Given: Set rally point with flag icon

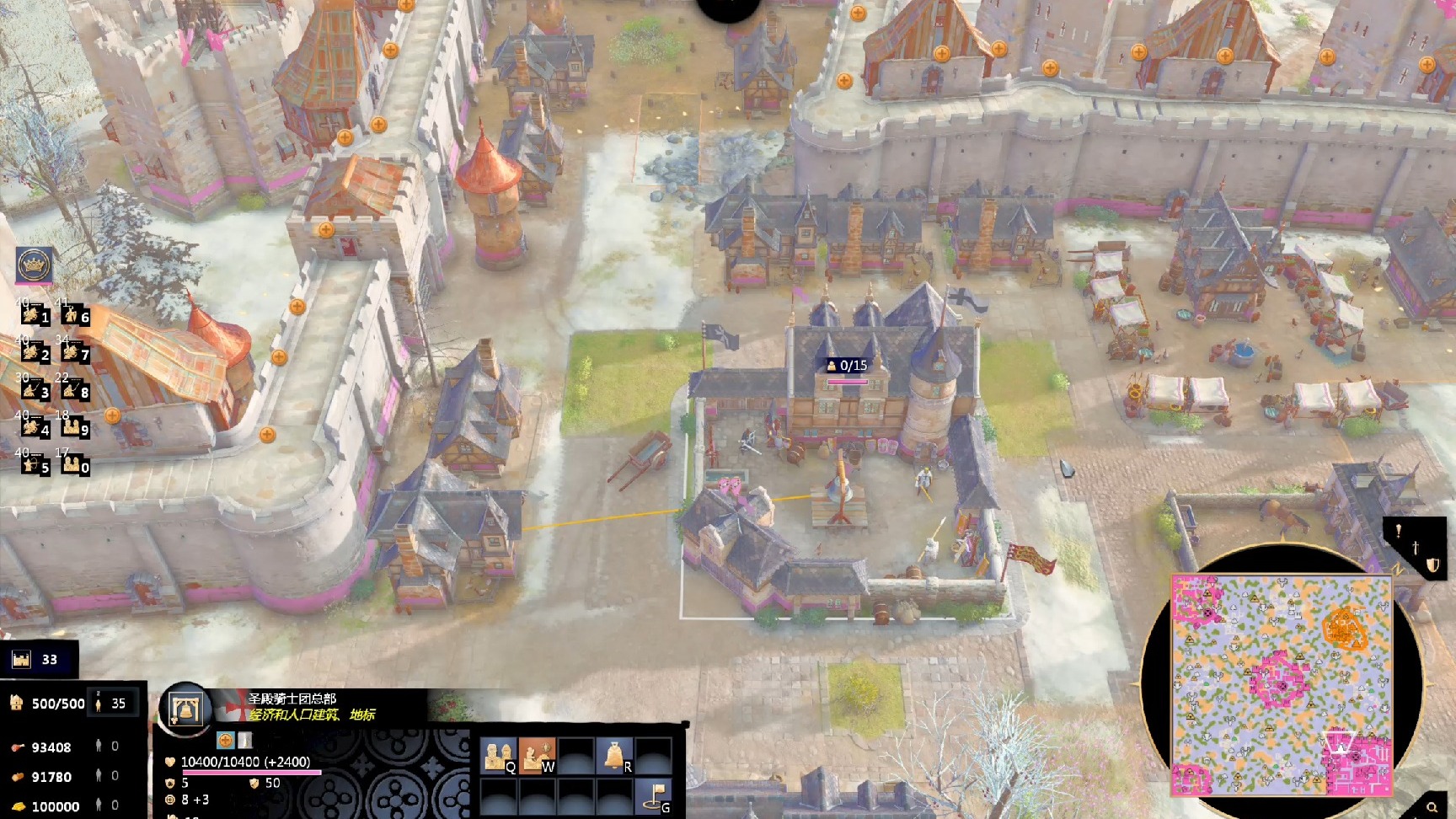Looking at the screenshot, I should [655, 795].
